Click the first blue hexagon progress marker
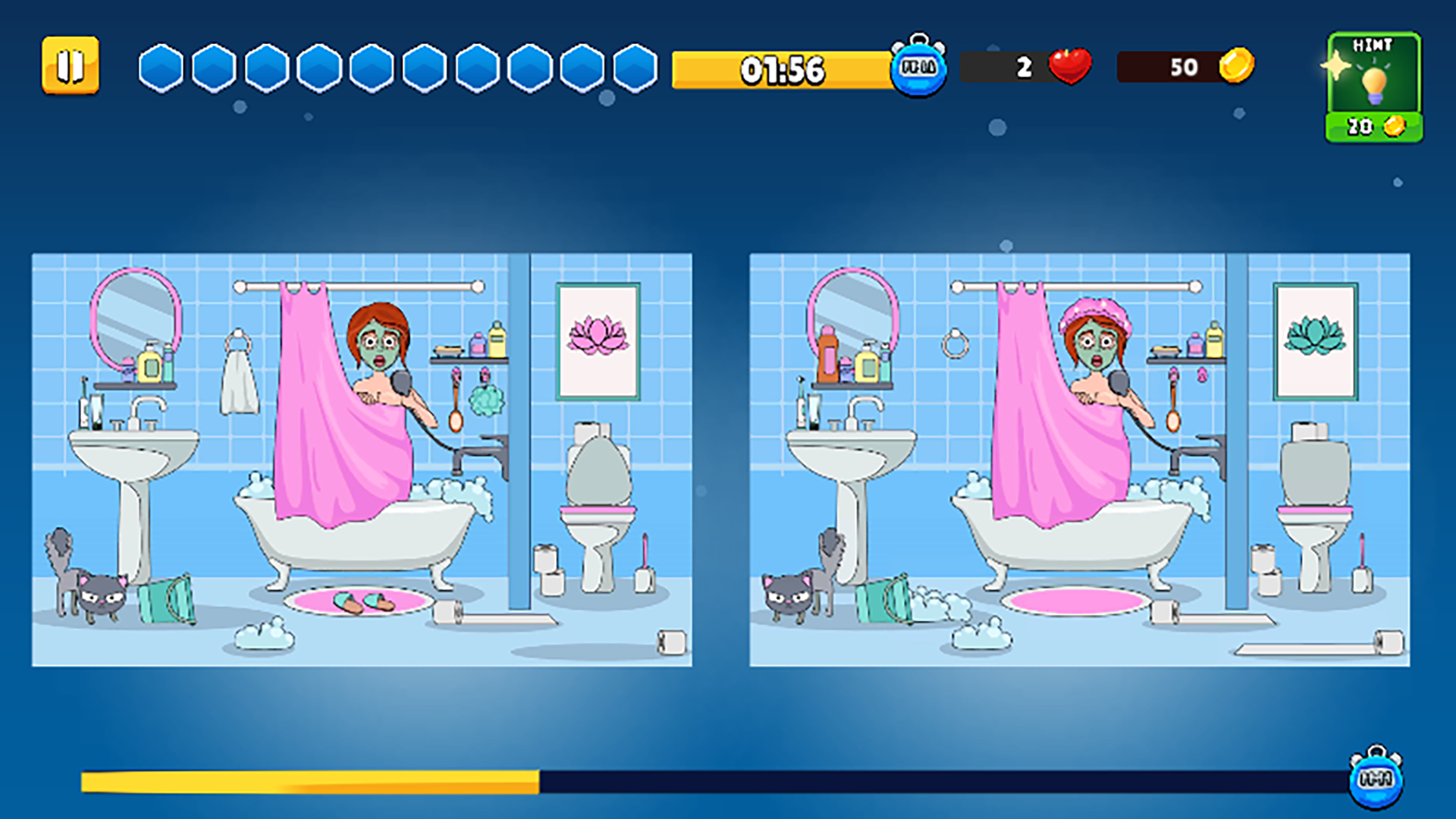The height and width of the screenshot is (819, 1456). coord(159,68)
